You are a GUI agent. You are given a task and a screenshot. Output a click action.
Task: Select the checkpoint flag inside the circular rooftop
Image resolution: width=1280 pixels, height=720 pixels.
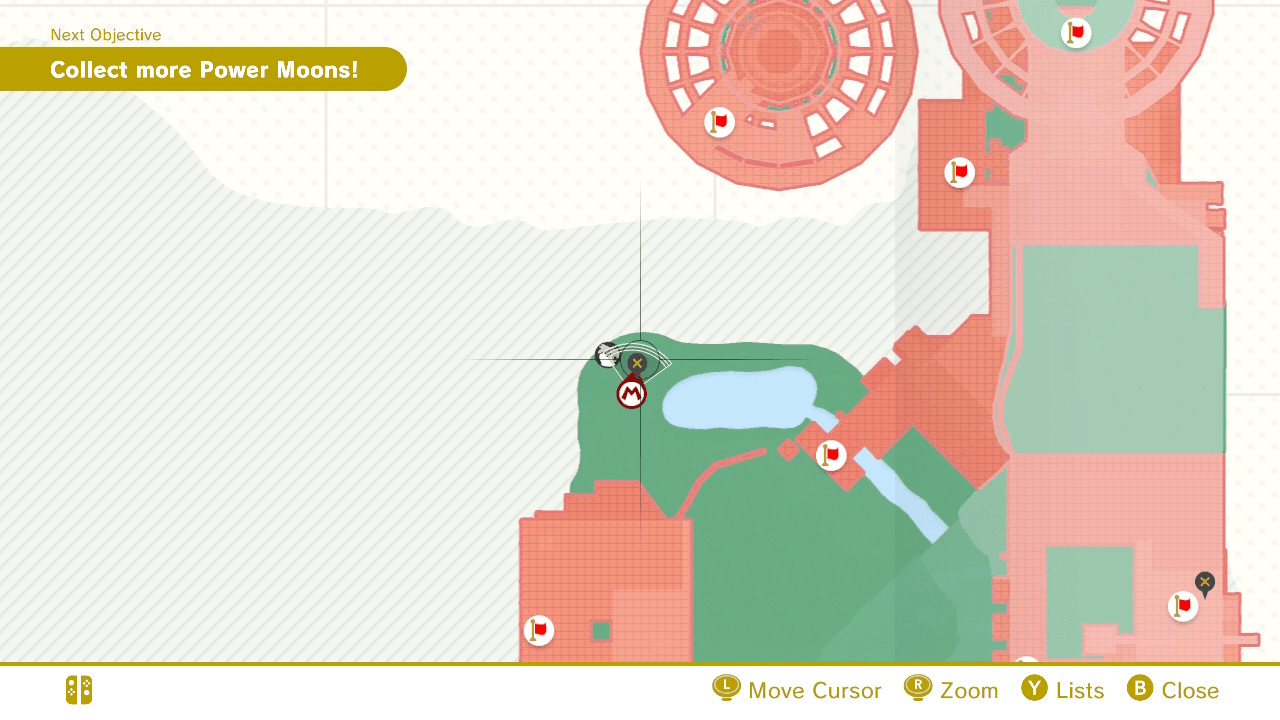point(718,122)
